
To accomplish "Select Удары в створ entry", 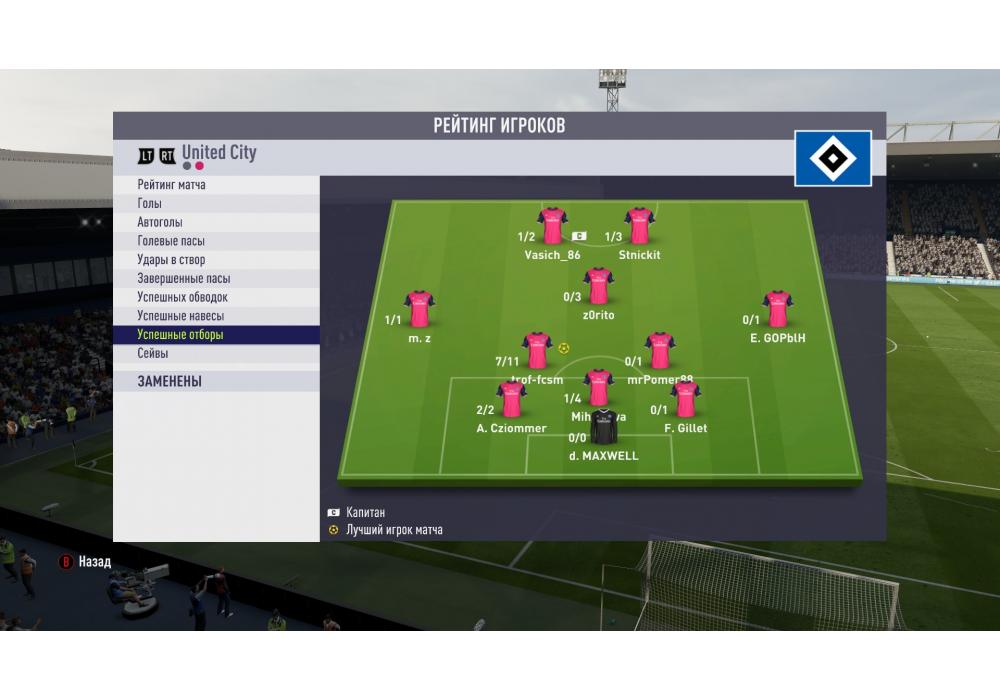I will [x=171, y=260].
